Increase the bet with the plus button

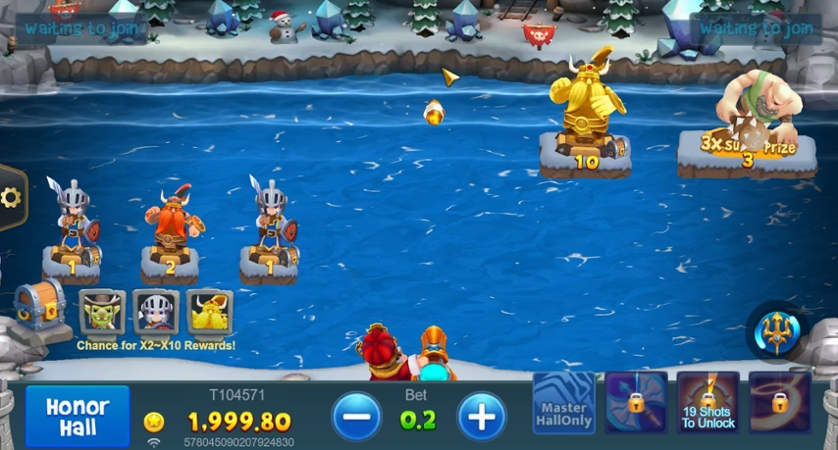click(482, 416)
